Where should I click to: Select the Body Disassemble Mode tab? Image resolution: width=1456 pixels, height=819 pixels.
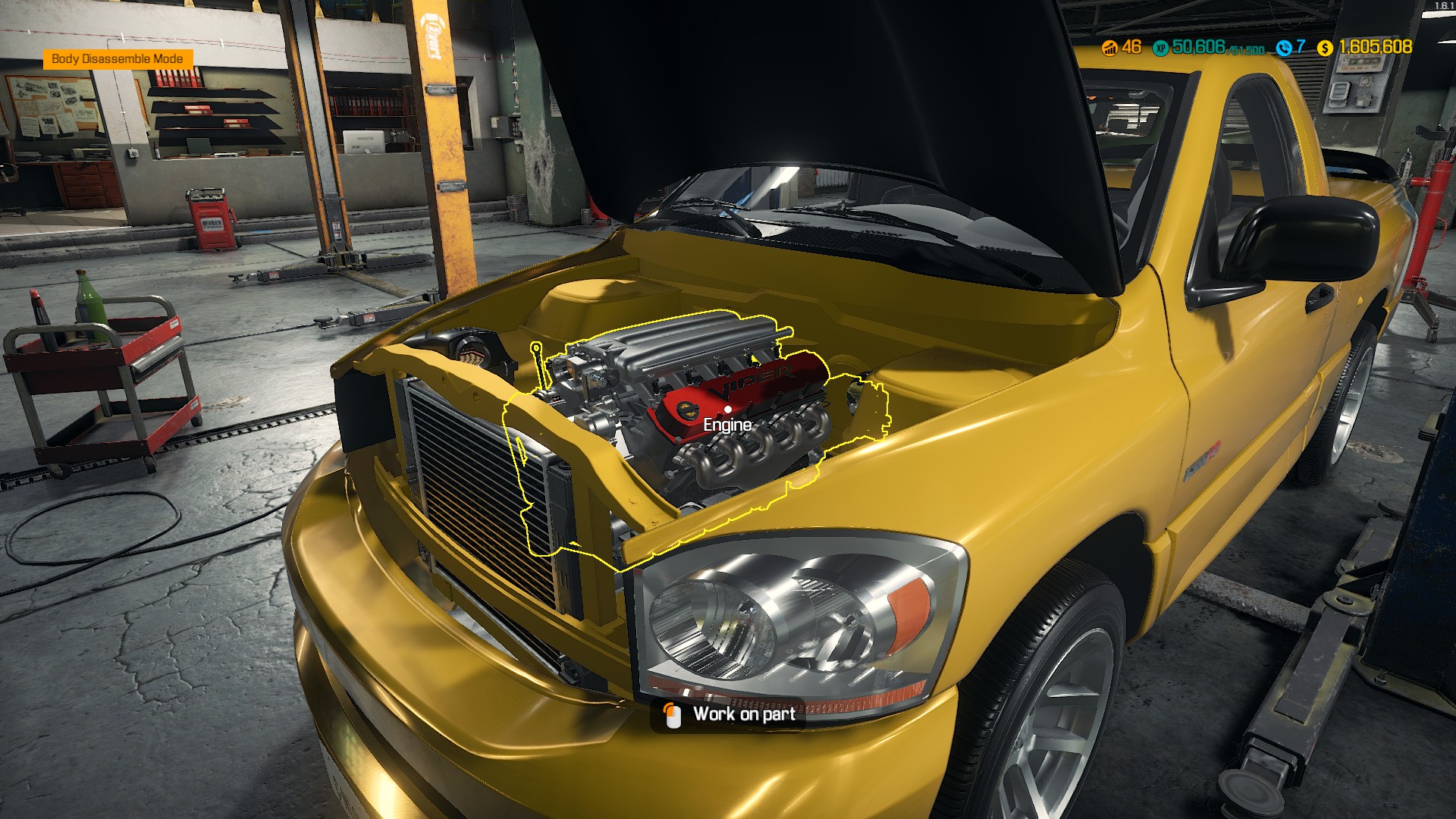[x=118, y=58]
